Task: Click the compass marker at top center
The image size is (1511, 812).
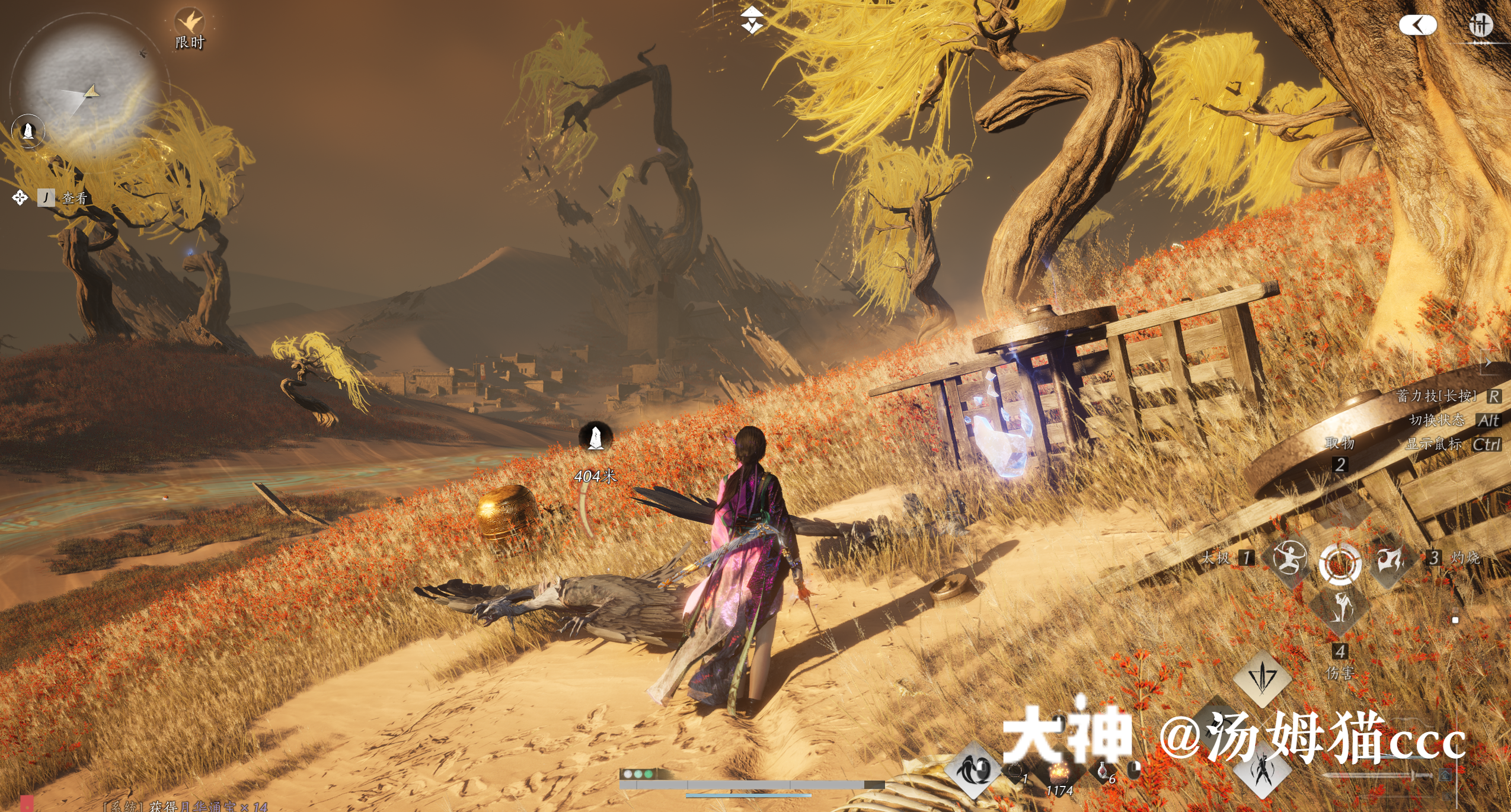Action: click(752, 19)
